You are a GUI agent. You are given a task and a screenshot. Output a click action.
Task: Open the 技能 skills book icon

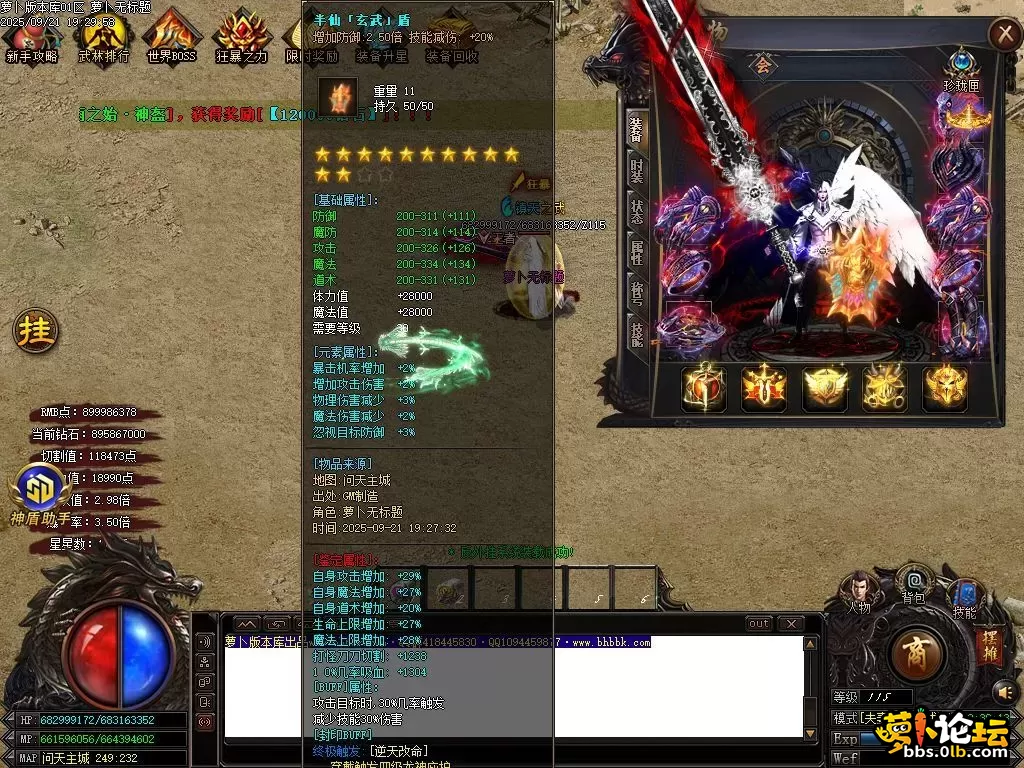[x=965, y=597]
